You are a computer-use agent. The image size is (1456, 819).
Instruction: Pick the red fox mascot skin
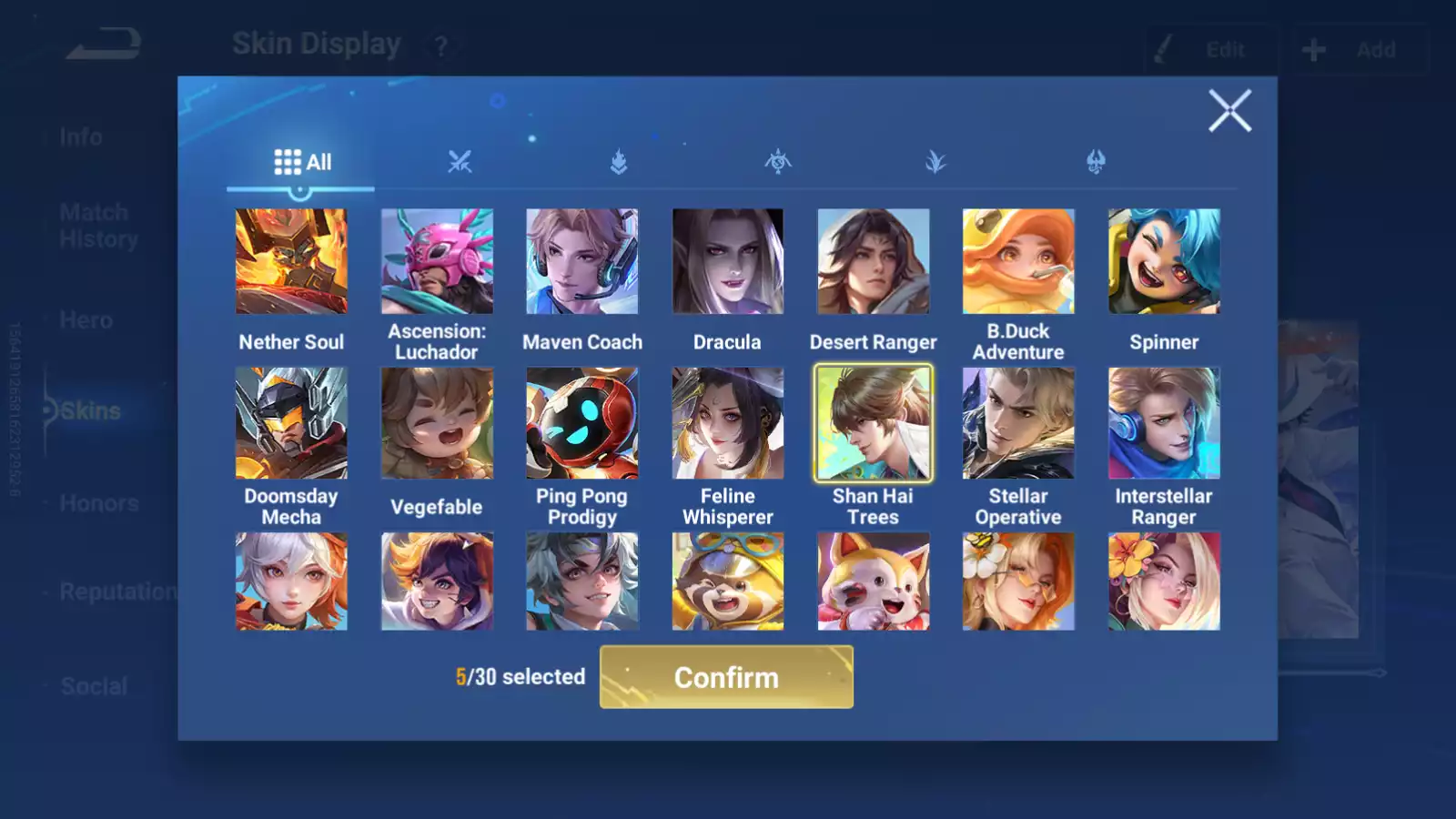[x=873, y=581]
